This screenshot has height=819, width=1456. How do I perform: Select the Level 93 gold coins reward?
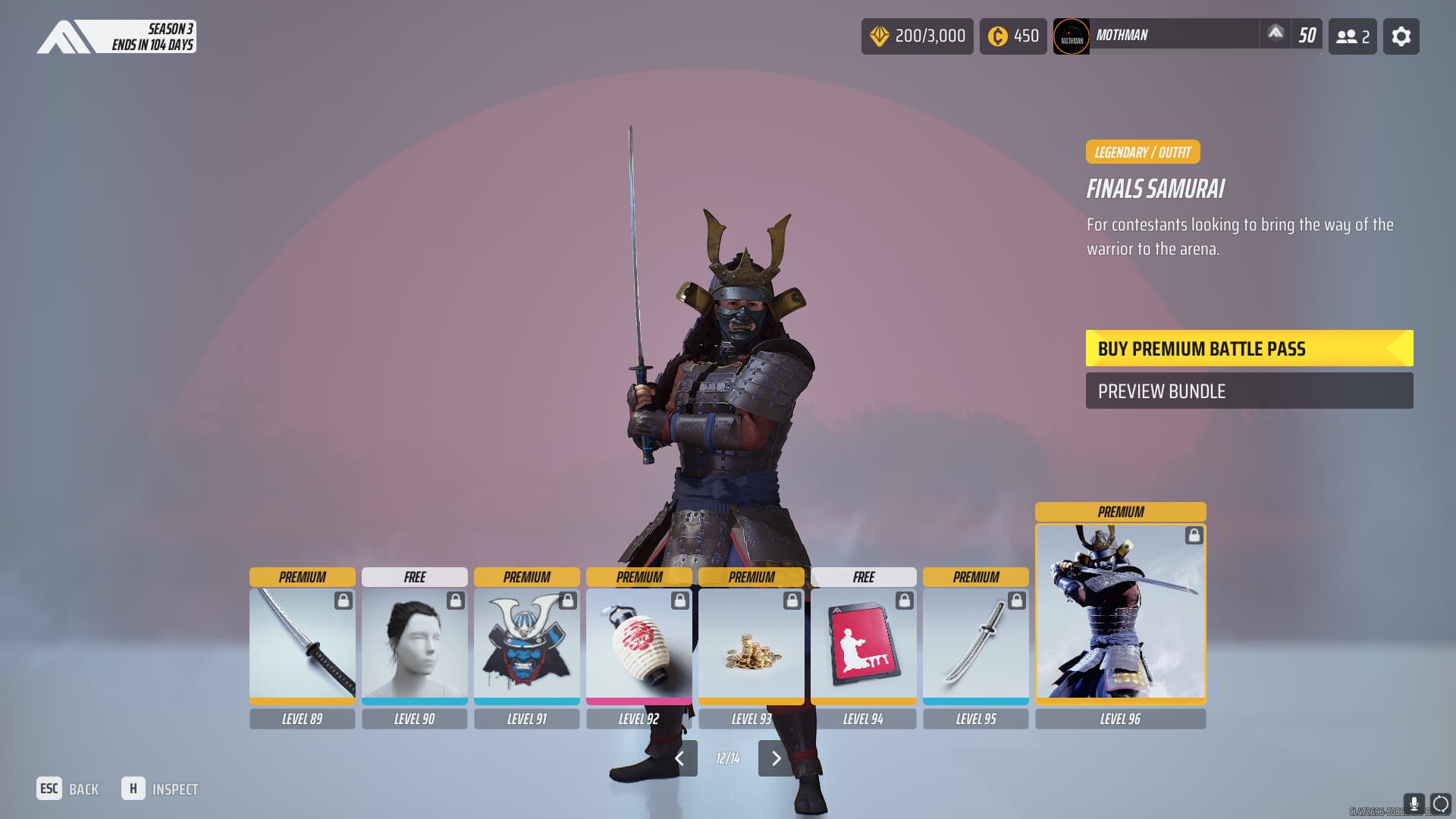pos(751,645)
